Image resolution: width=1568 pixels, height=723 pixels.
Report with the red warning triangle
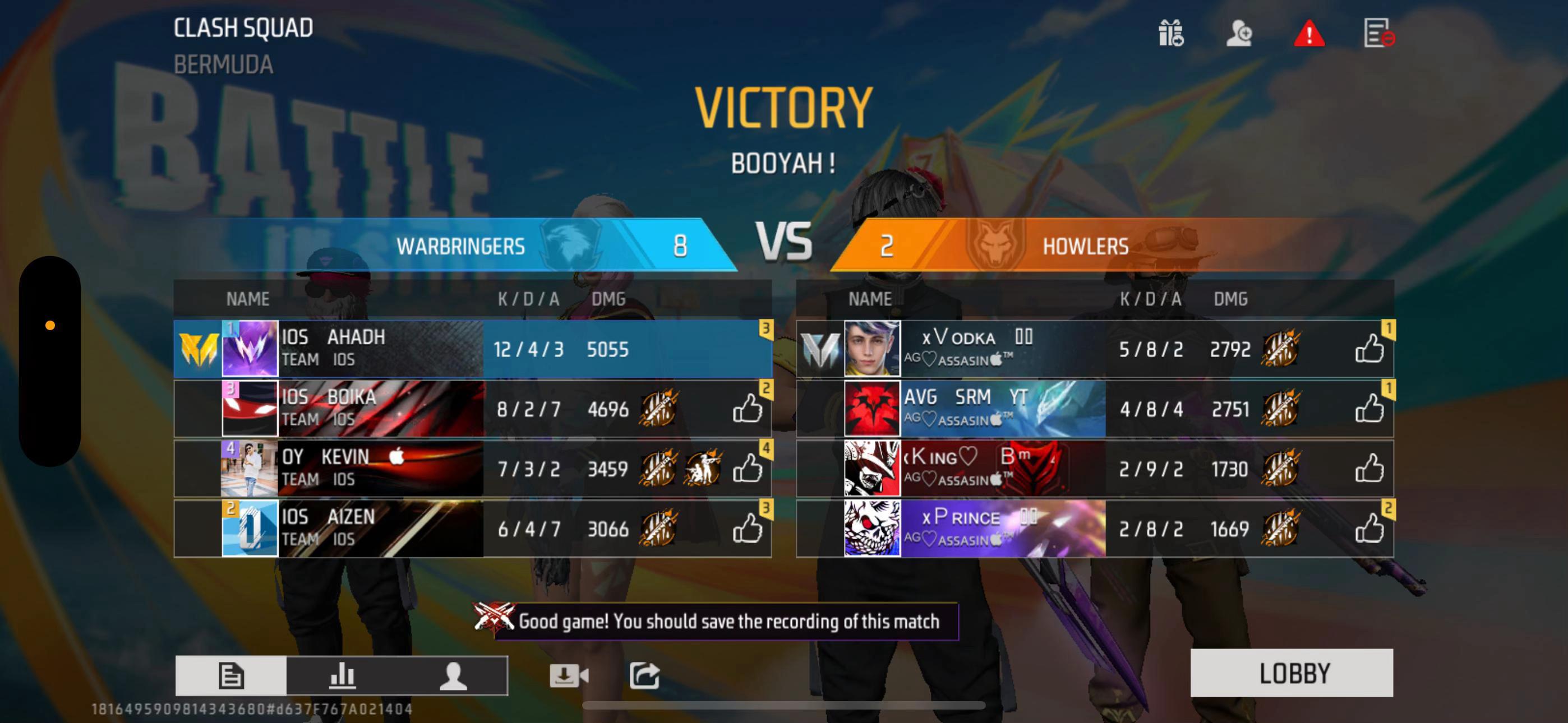tap(1309, 33)
